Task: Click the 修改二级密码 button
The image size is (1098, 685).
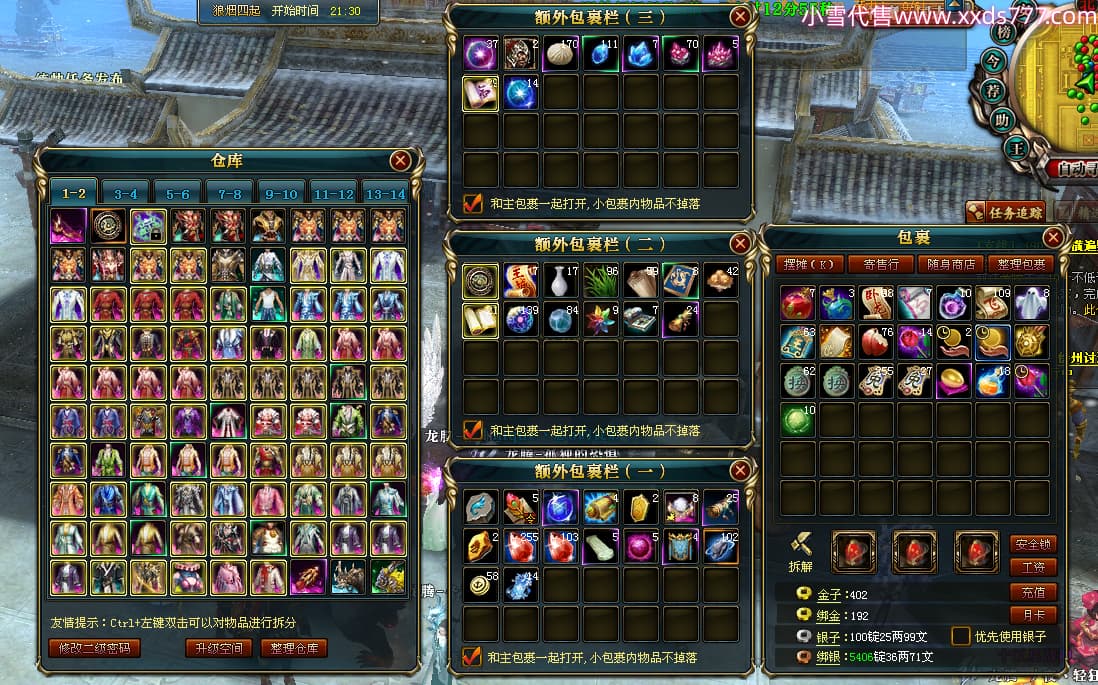Action: [x=94, y=648]
